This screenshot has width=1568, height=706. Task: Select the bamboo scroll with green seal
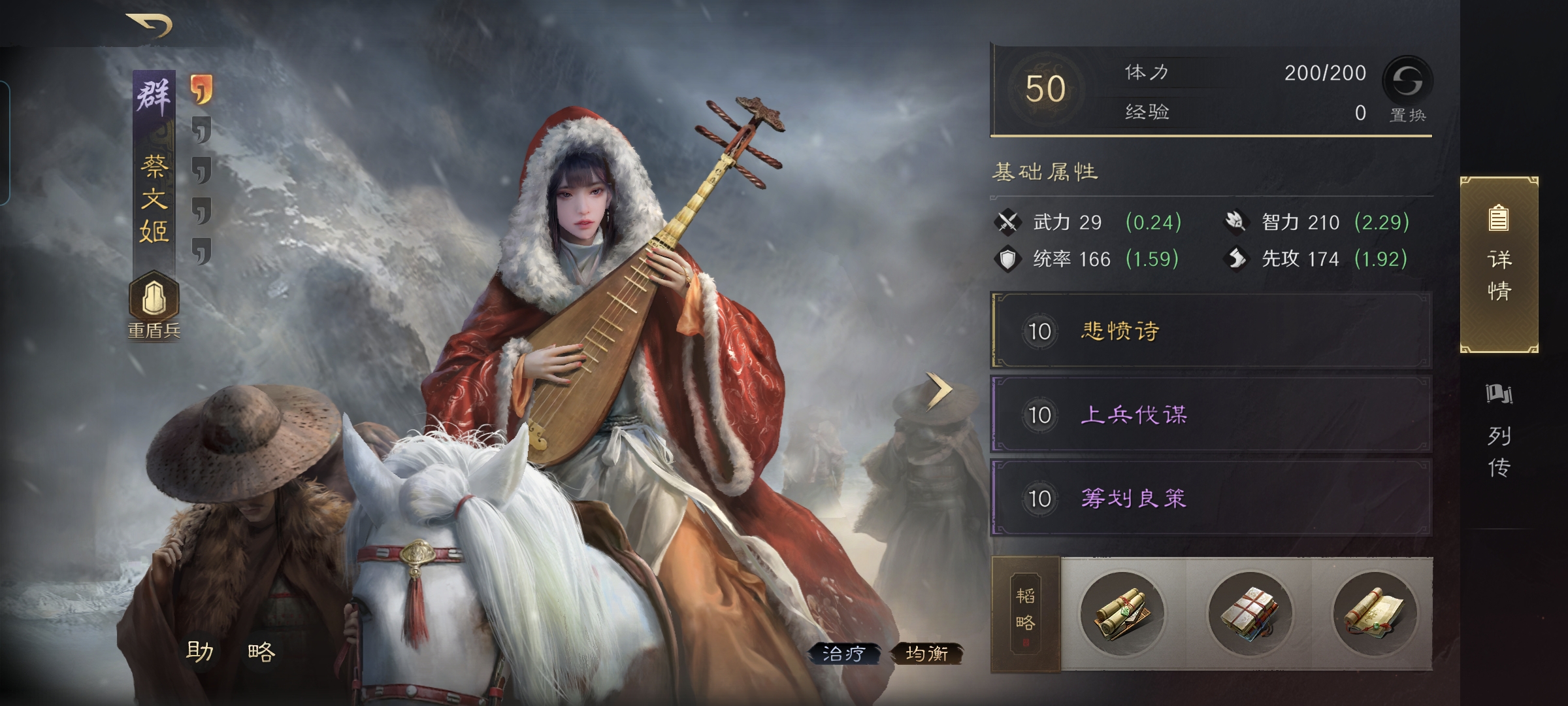coord(1122,613)
